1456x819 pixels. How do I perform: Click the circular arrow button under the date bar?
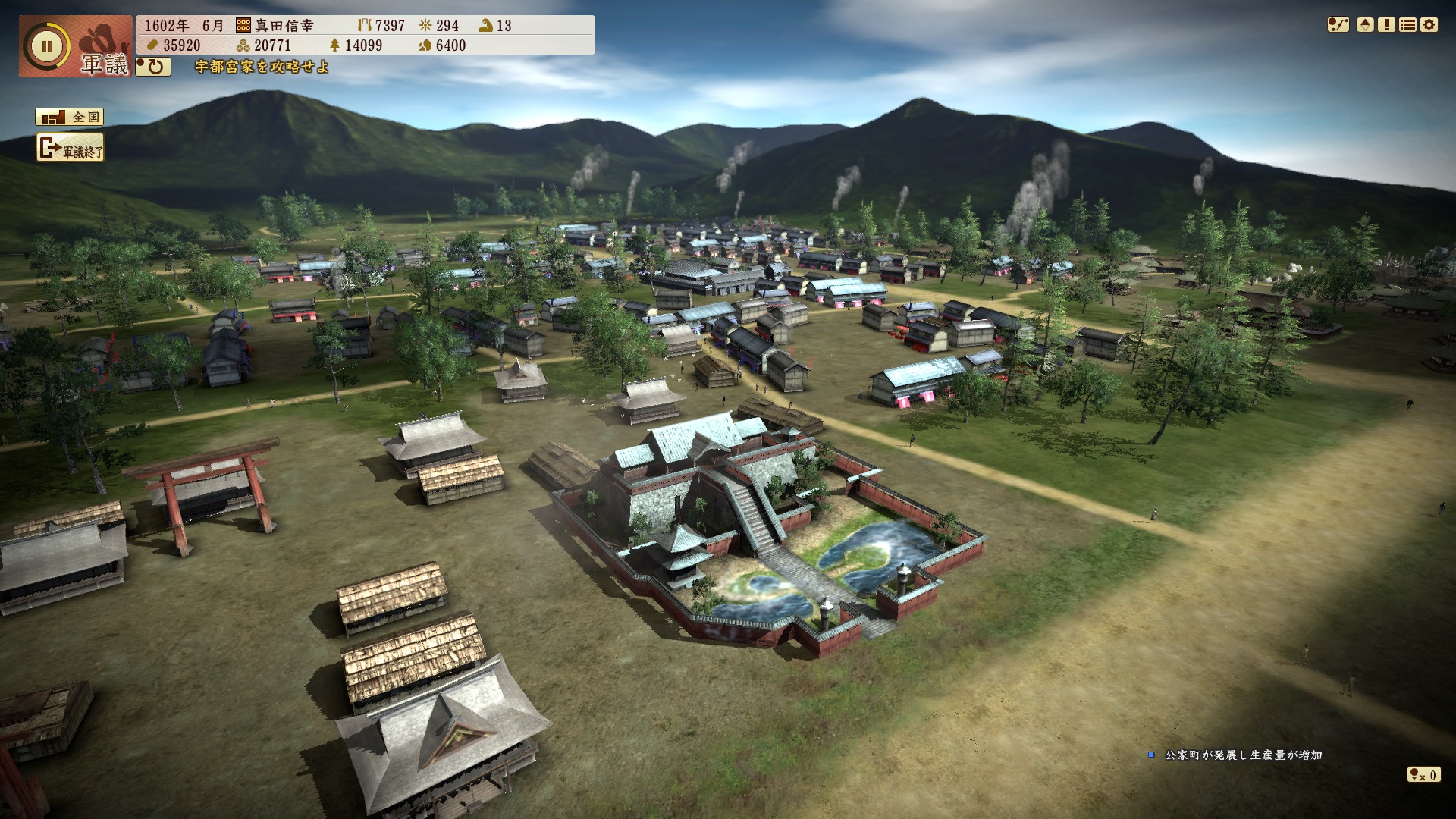[153, 67]
